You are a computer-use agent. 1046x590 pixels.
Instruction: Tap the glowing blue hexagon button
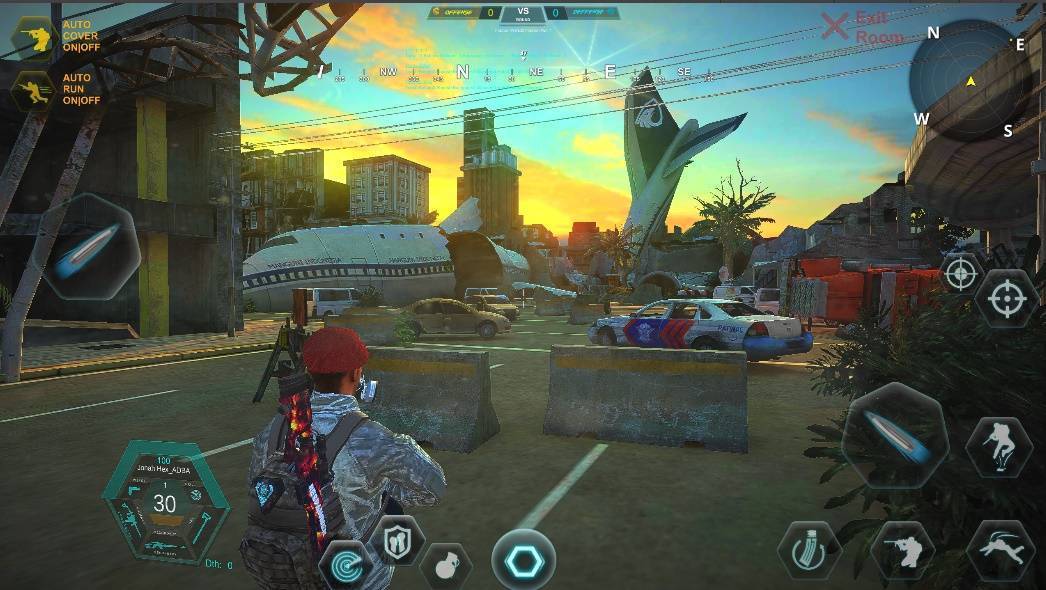pos(523,558)
